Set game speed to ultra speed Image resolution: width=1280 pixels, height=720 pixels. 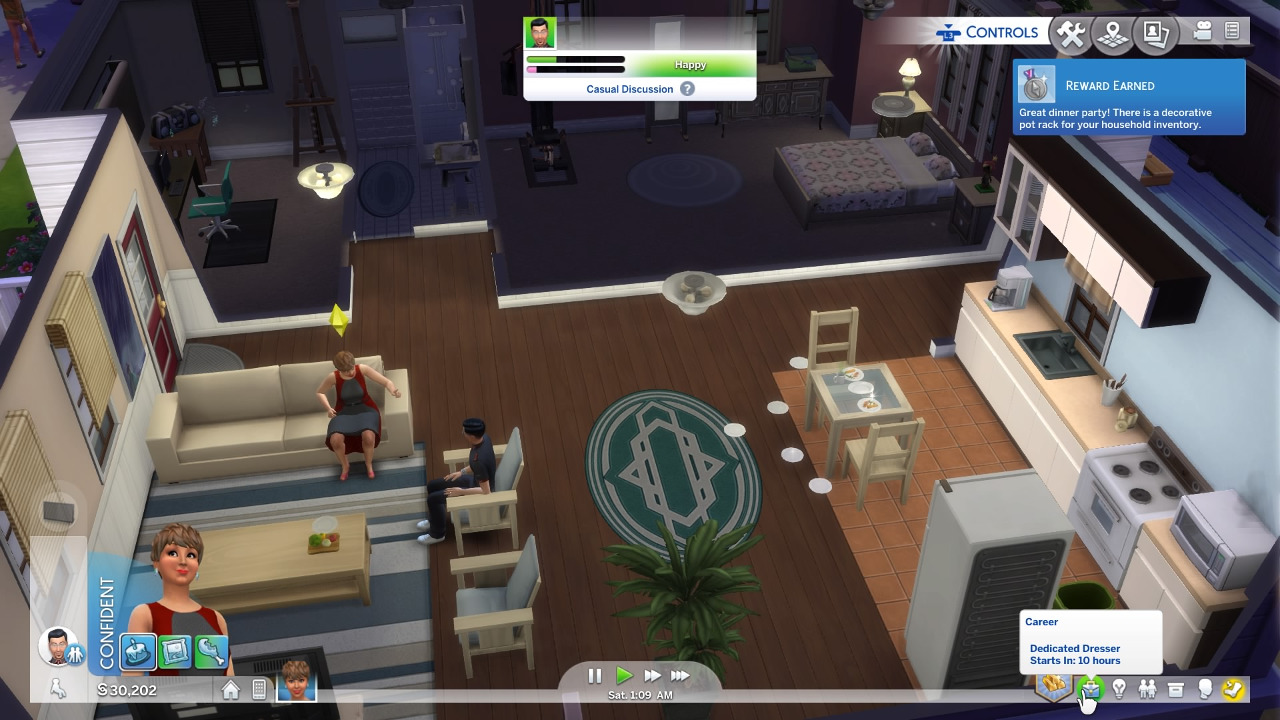click(680, 676)
